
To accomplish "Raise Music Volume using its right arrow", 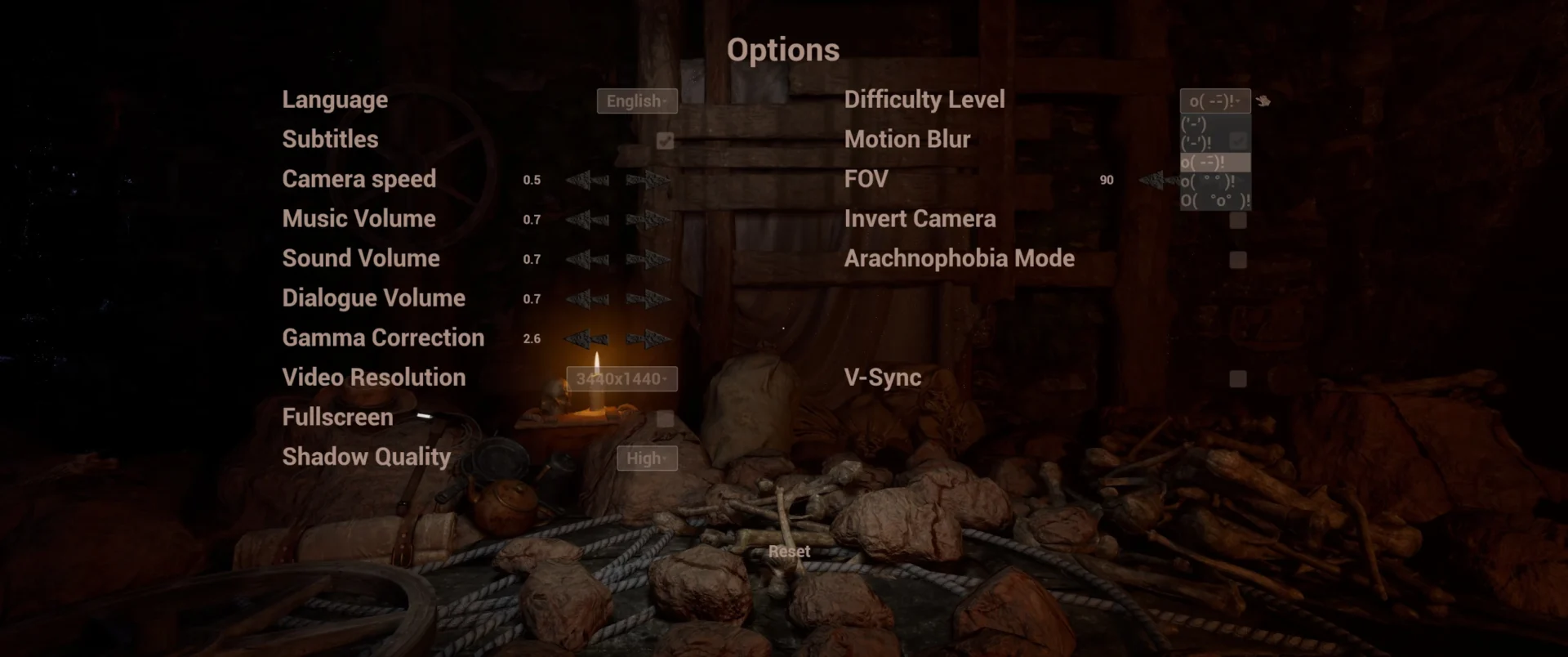I will coord(648,219).
